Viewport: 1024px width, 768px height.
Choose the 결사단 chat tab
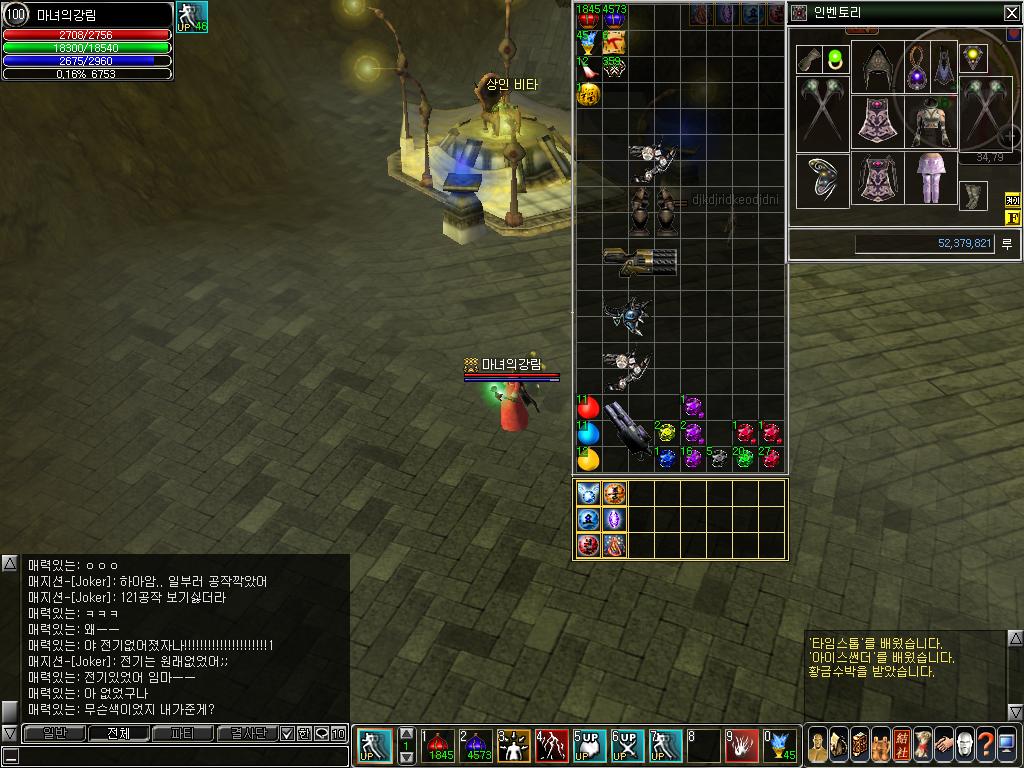click(x=248, y=733)
